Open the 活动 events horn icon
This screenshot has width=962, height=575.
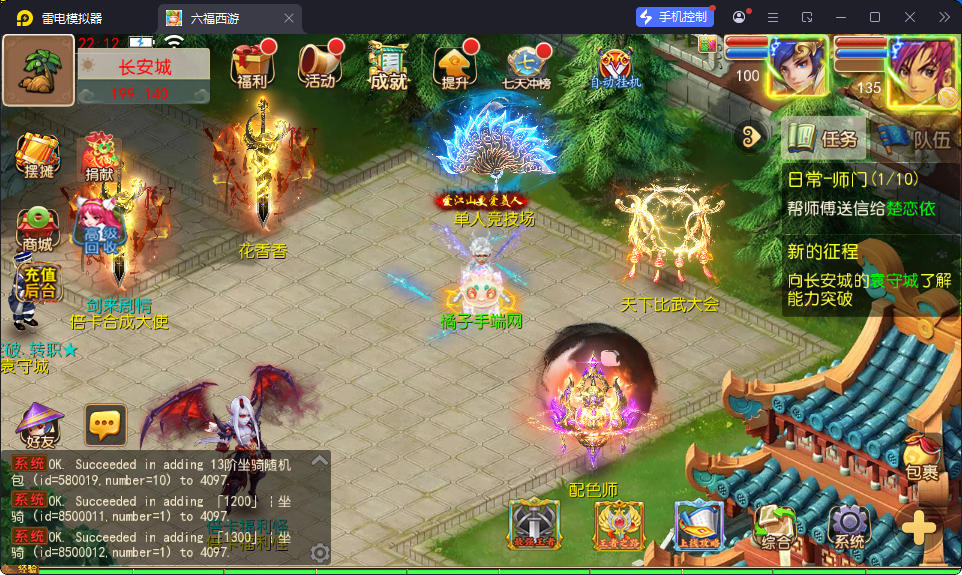click(x=319, y=66)
